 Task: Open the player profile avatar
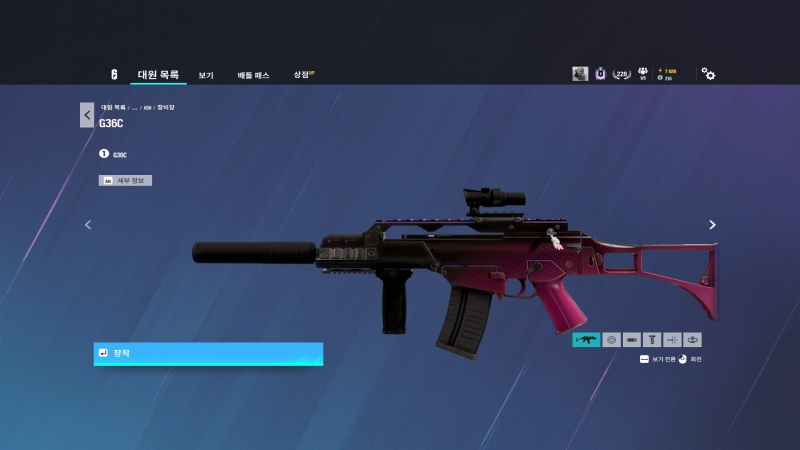(580, 74)
